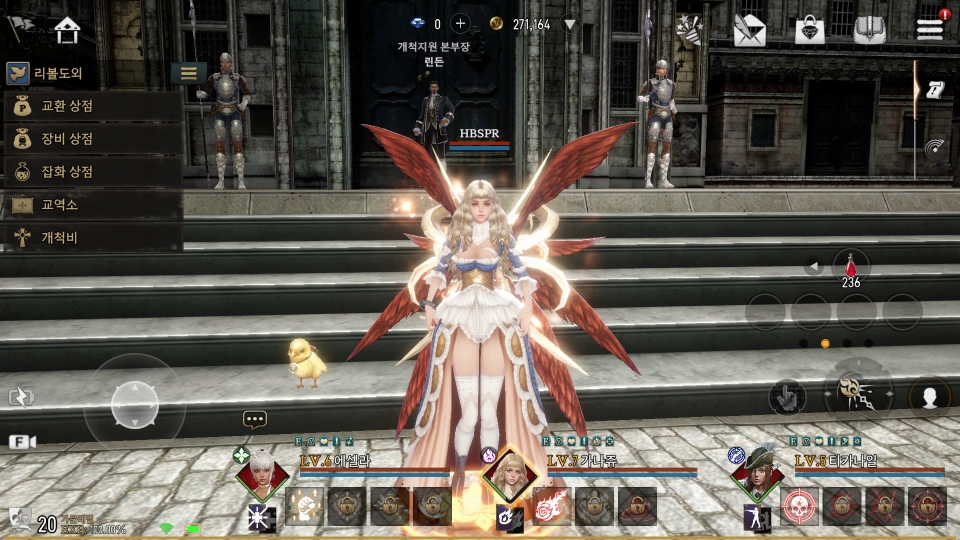
Task: Select party member 티가나임 portrait
Action: 757,476
